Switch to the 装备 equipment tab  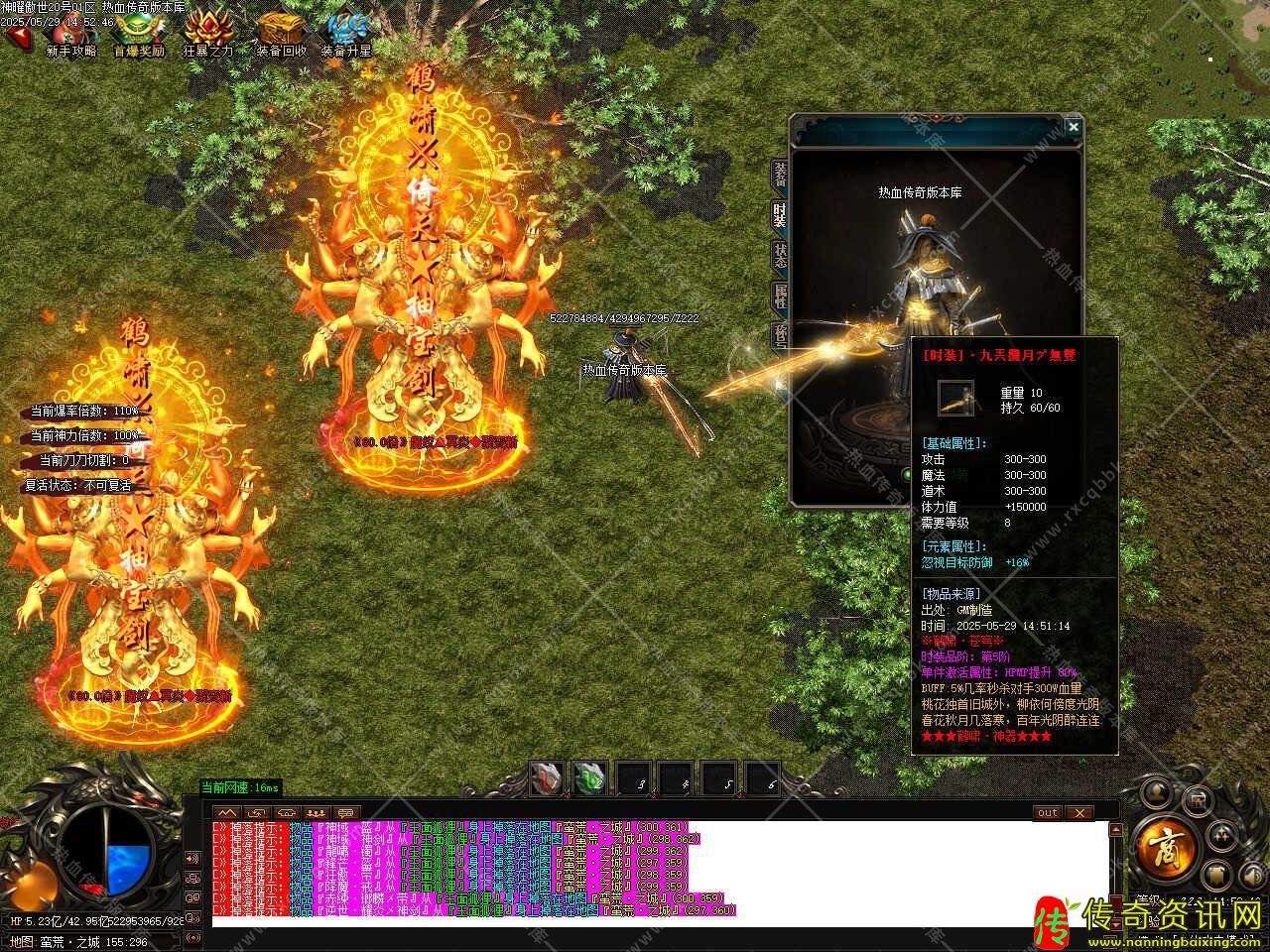click(780, 175)
